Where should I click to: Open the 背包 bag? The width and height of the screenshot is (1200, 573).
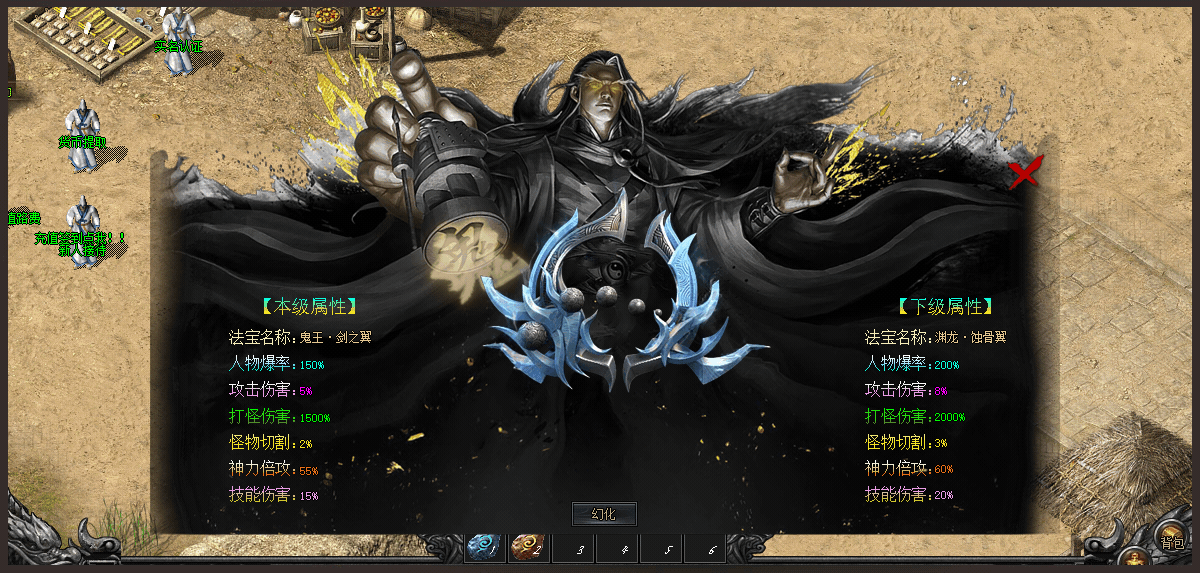coord(1171,539)
